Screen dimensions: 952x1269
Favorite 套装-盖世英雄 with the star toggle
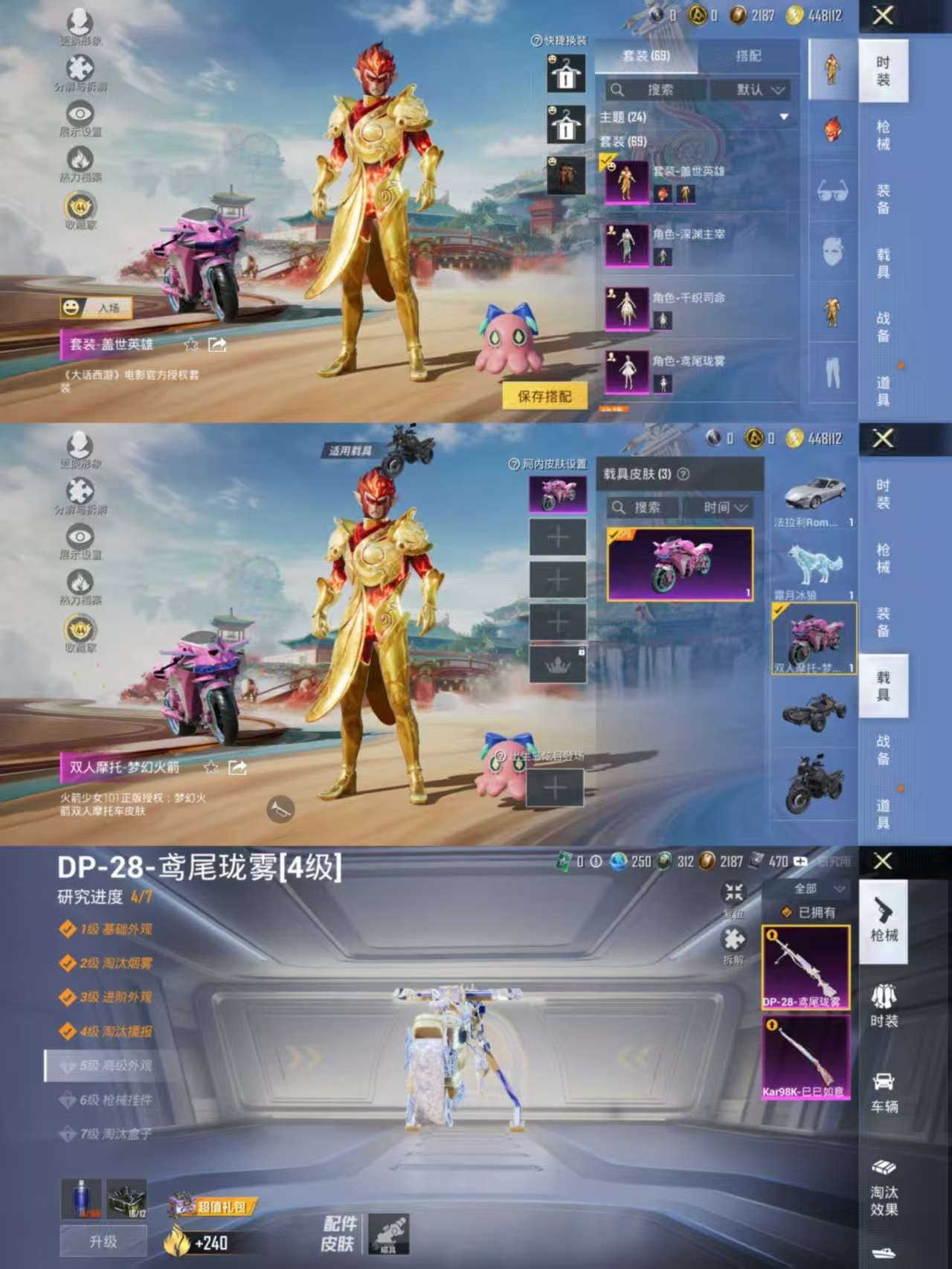[190, 344]
